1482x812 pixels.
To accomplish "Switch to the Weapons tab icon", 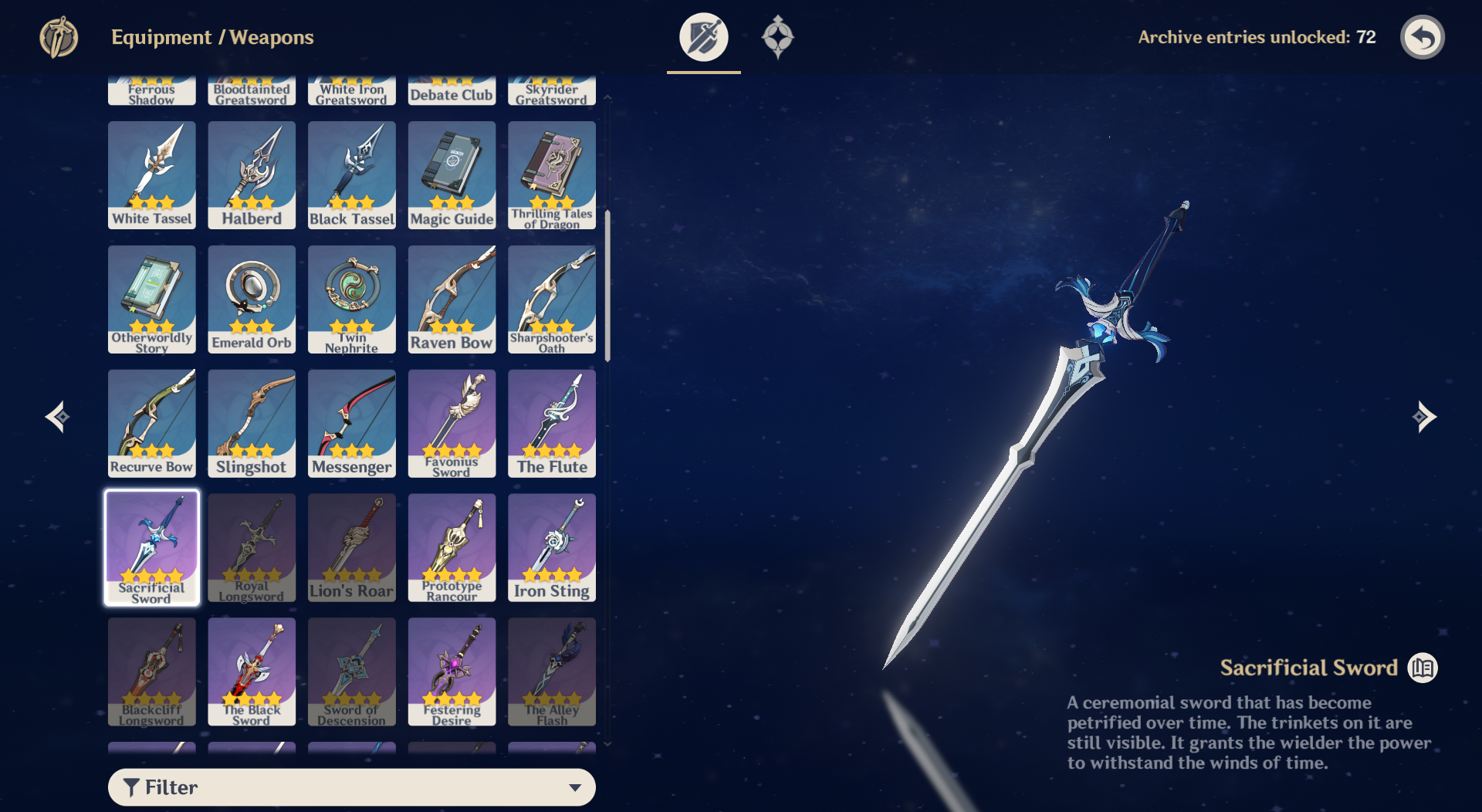I will [703, 37].
